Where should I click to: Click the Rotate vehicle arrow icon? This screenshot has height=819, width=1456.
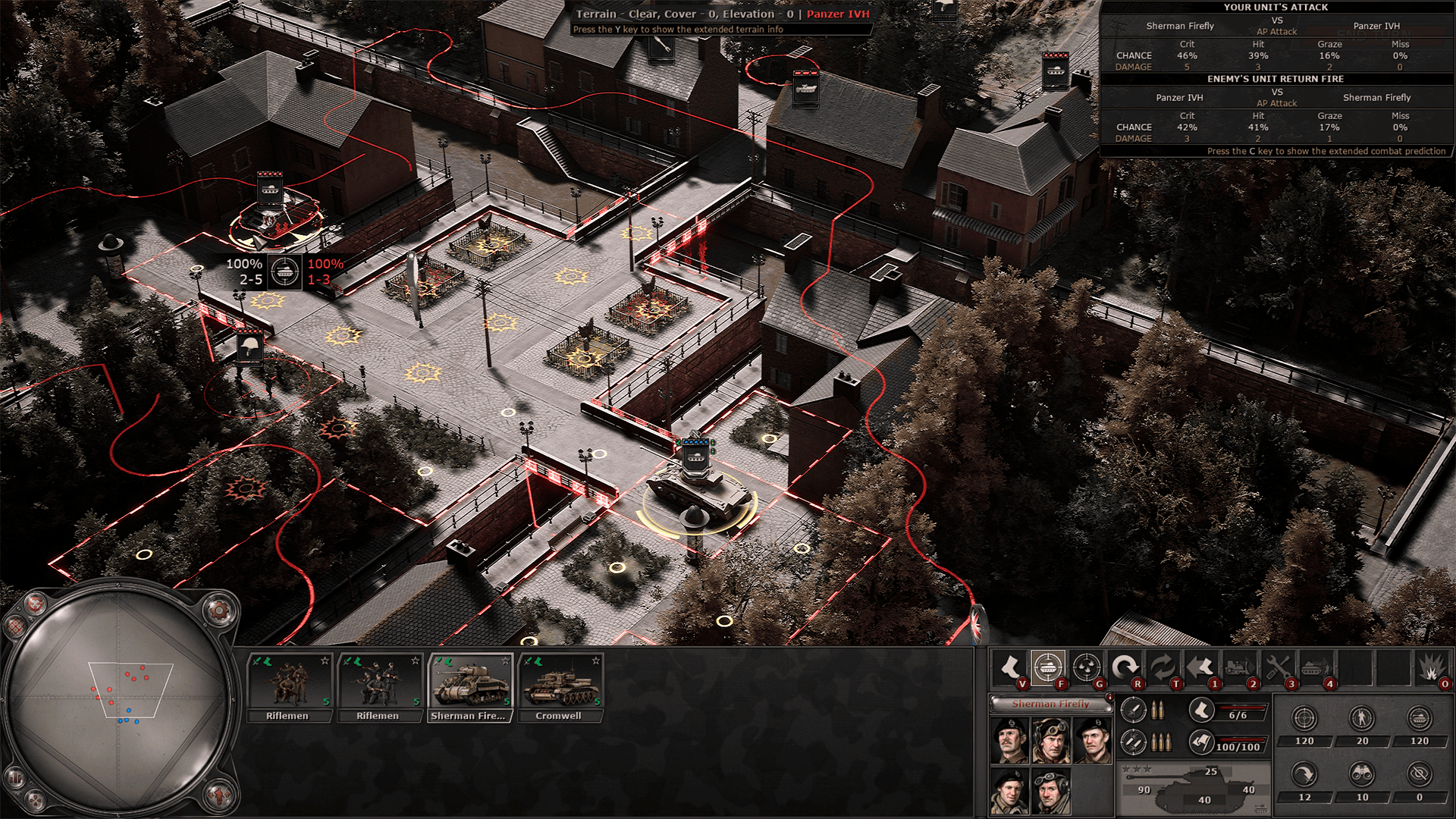coord(1125,666)
